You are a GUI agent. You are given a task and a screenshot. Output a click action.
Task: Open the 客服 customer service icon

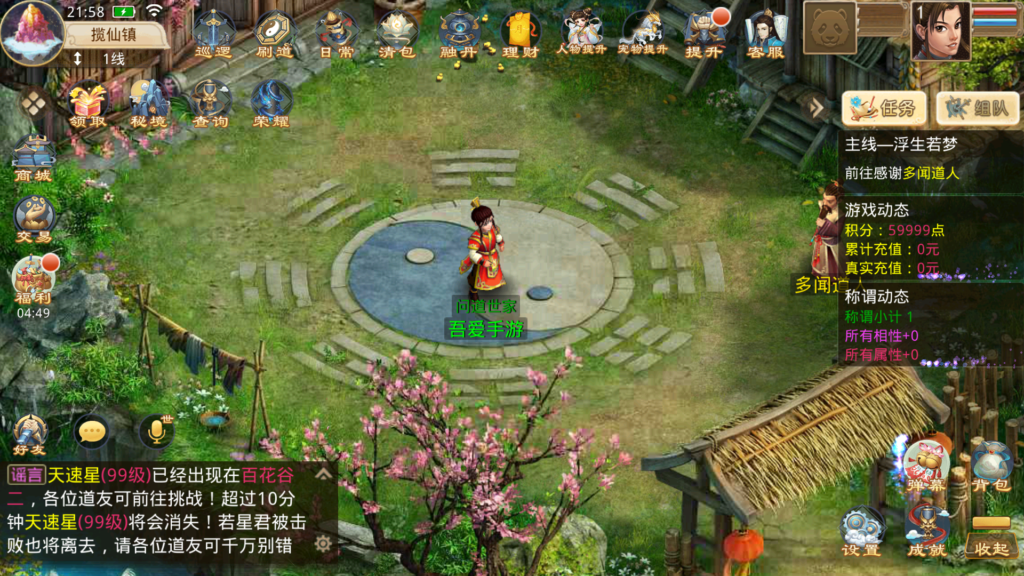tap(765, 33)
